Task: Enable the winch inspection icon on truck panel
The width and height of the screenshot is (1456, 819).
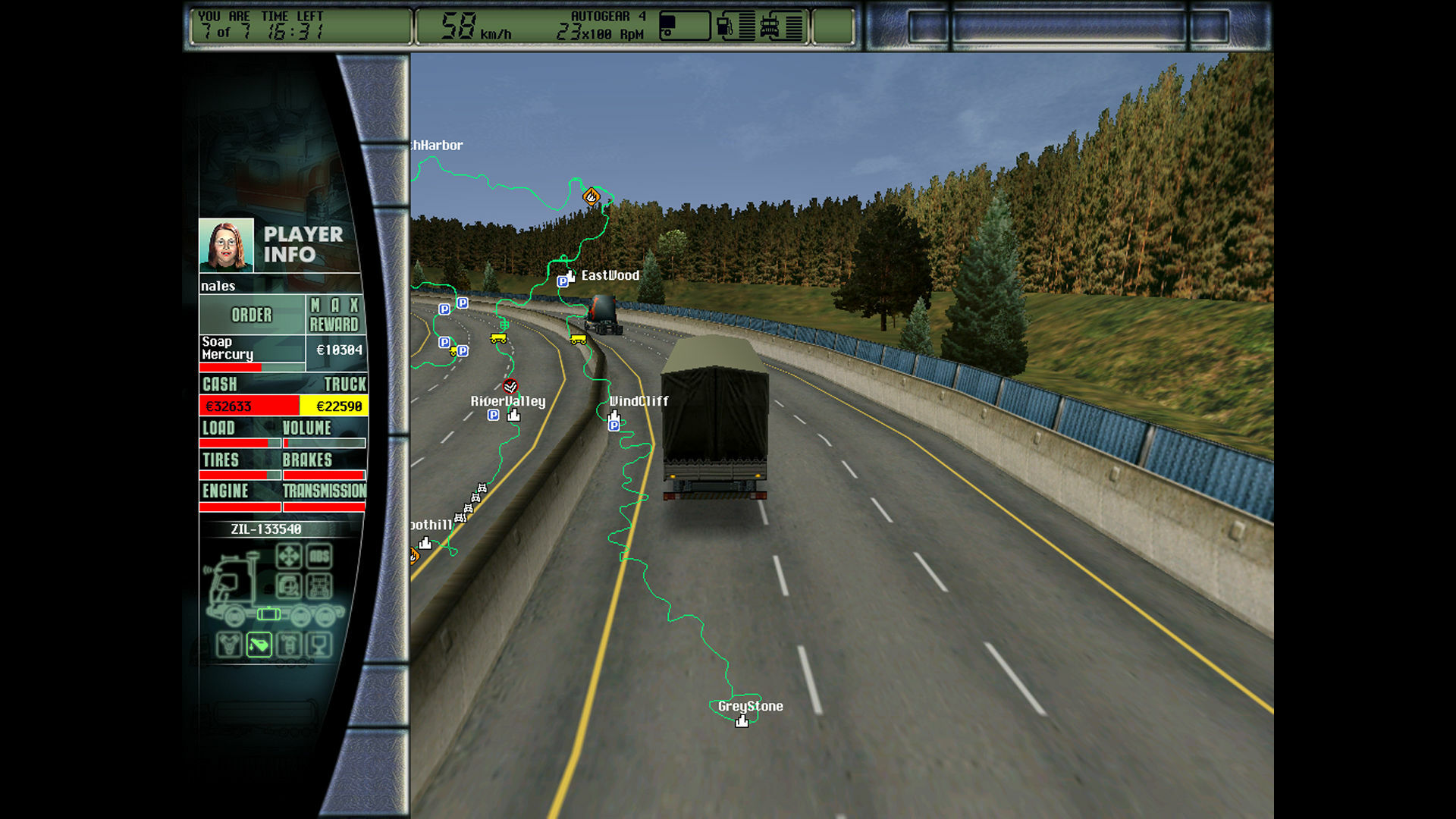Action: point(288,585)
